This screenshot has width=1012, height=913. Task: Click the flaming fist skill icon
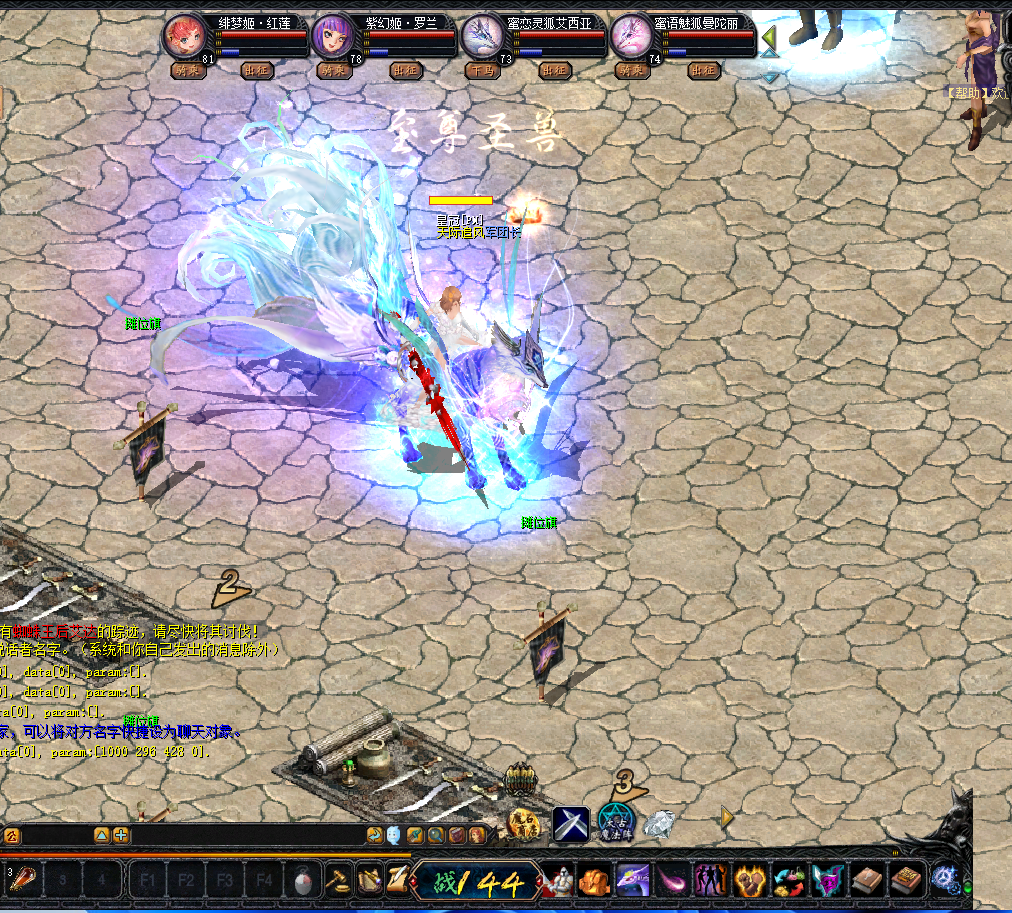(748, 881)
